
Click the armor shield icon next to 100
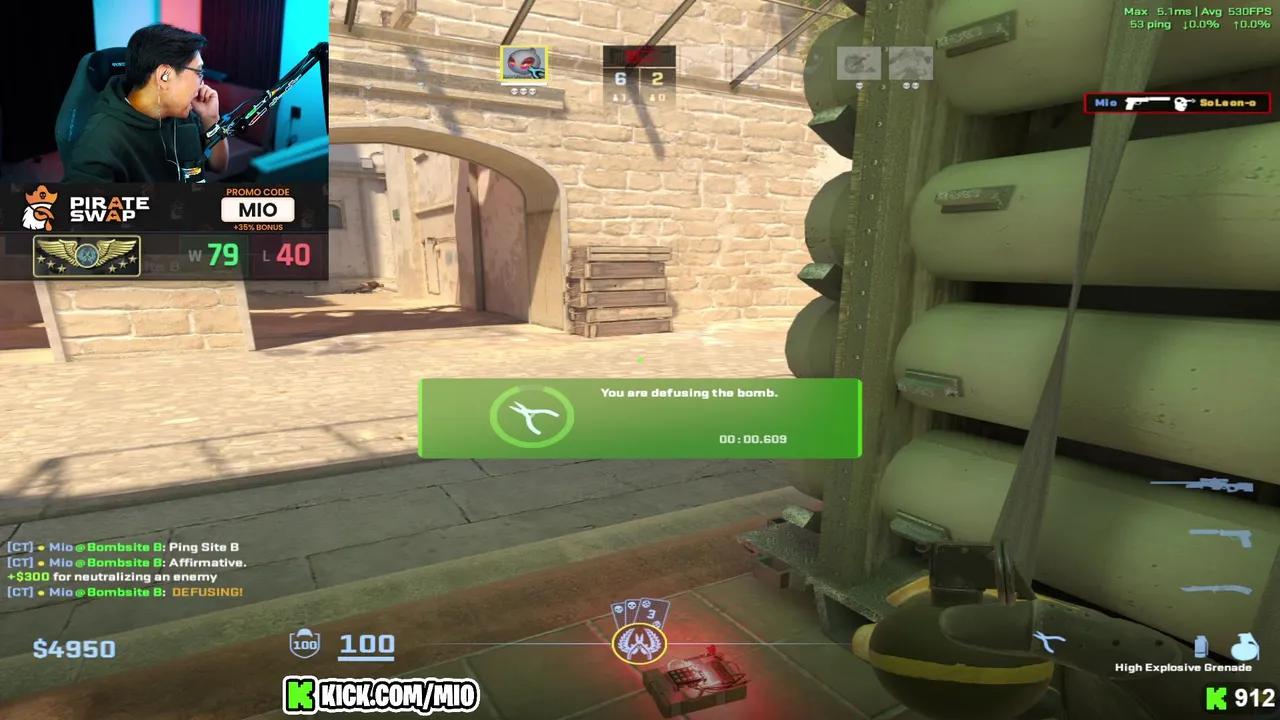tap(302, 644)
